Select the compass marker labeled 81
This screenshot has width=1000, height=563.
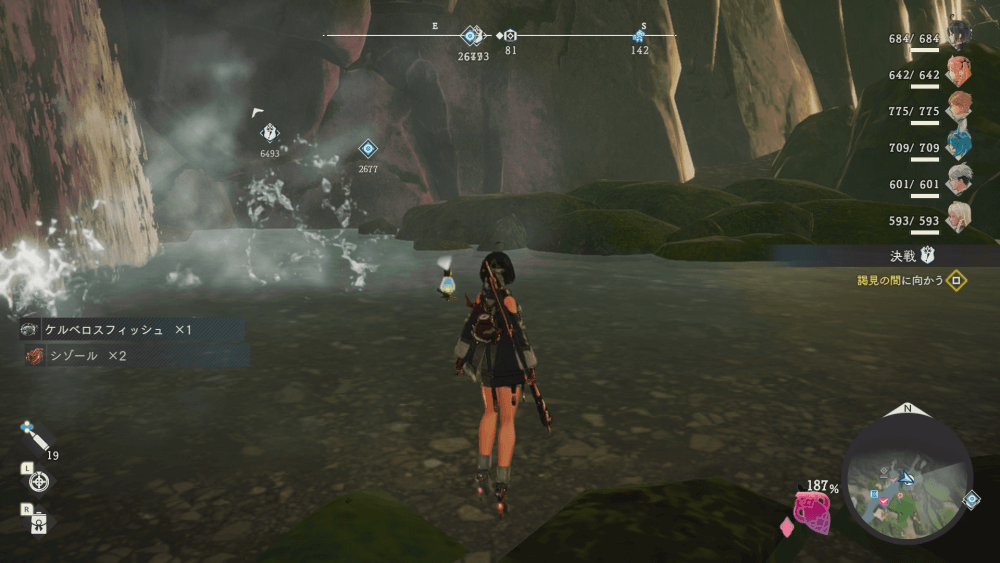(510, 35)
